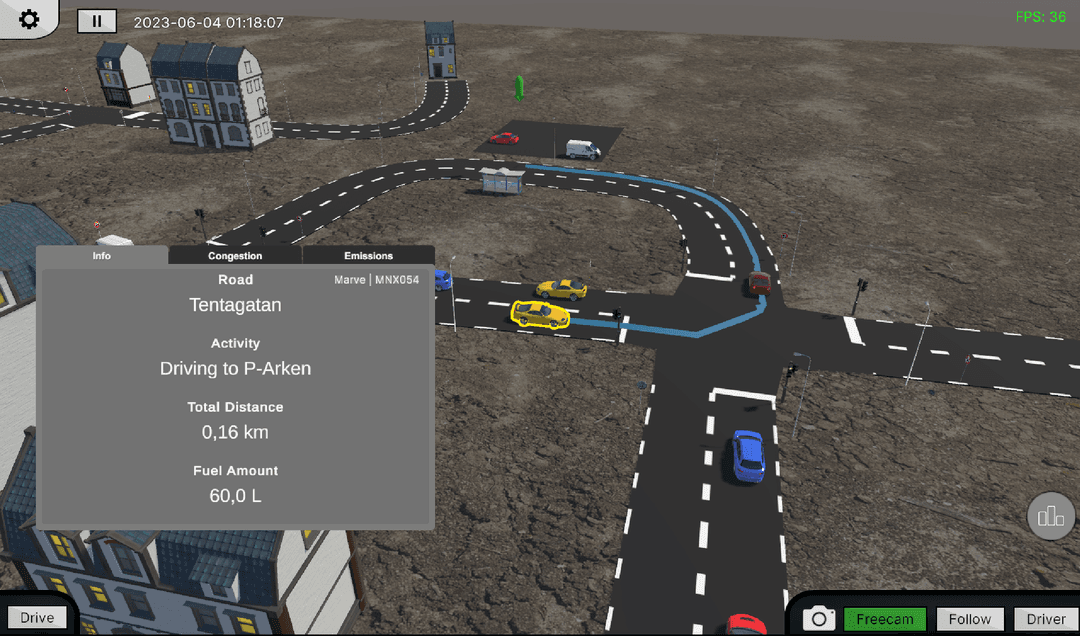
Task: Show the Emissions tab
Action: (368, 256)
